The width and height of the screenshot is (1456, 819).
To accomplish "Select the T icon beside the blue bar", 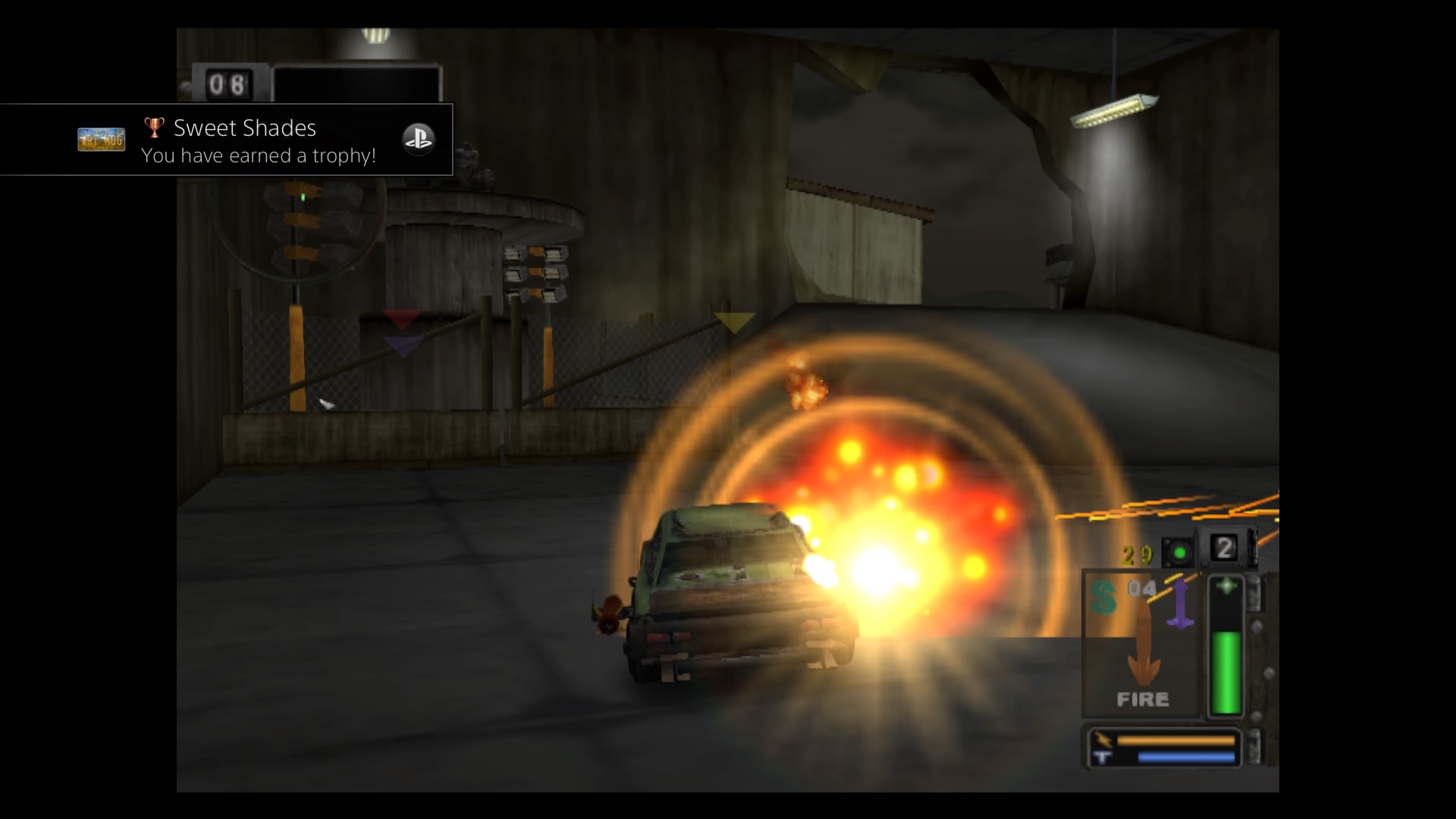I will click(x=1102, y=756).
